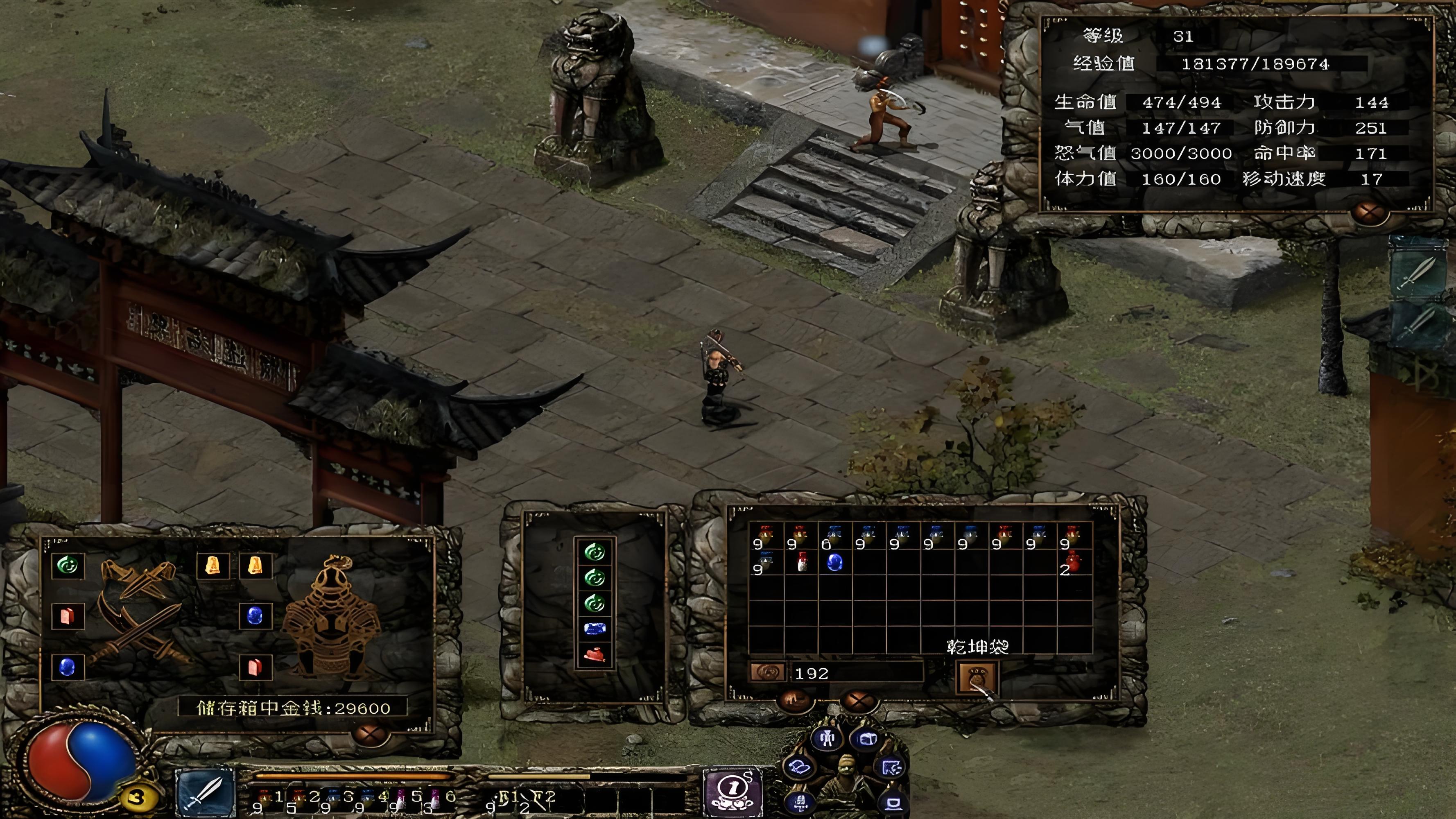Click the coin button beside 192 gold
1456x819 pixels.
point(766,672)
